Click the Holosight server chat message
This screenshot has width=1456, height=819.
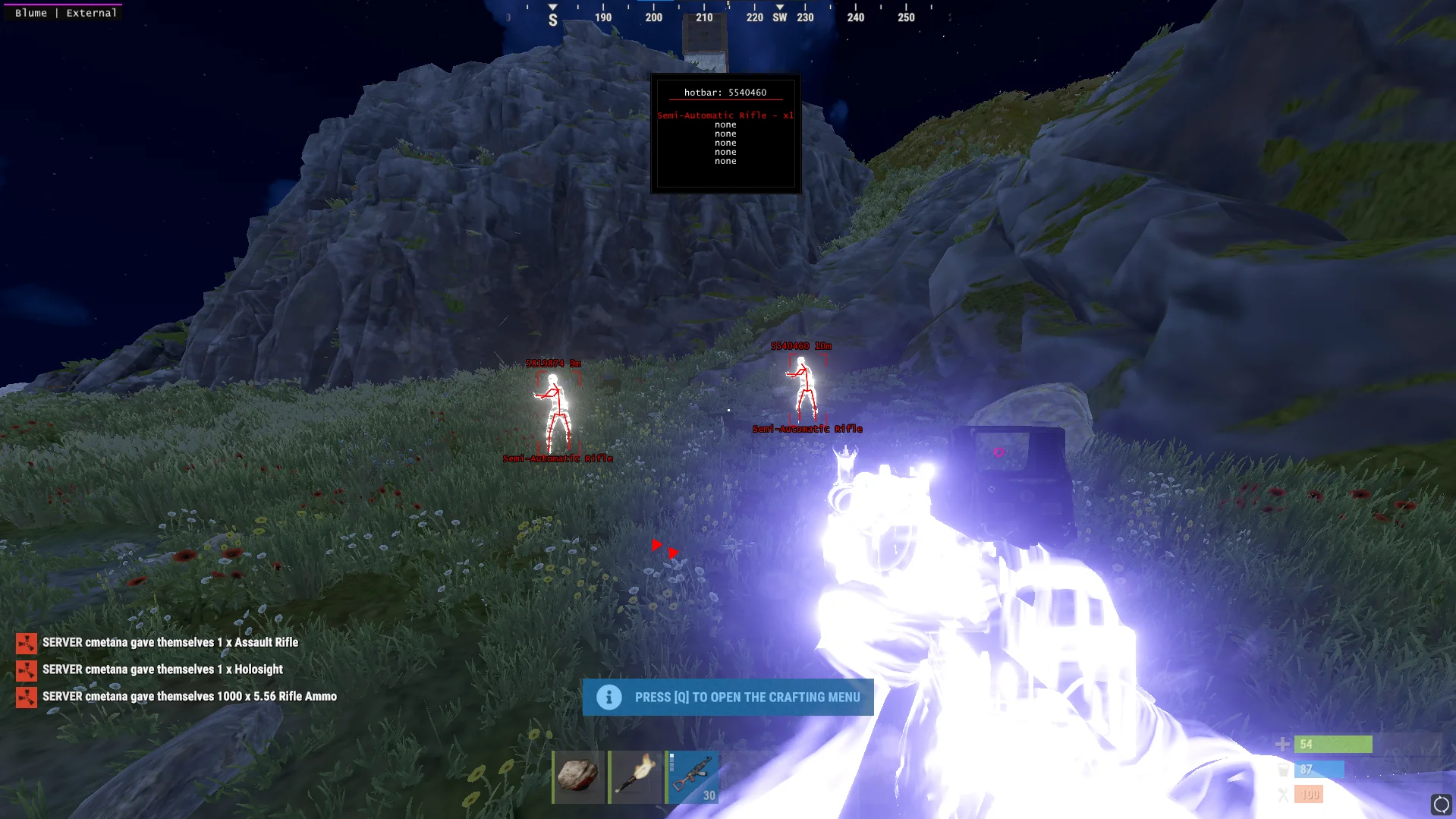162,669
